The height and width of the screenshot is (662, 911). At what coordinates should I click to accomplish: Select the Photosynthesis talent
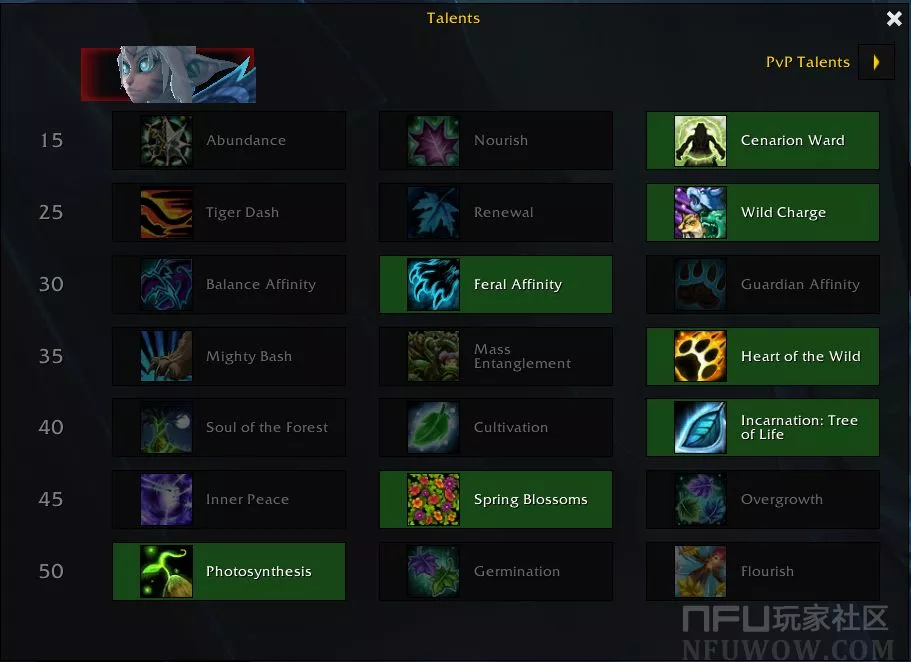[x=229, y=571]
